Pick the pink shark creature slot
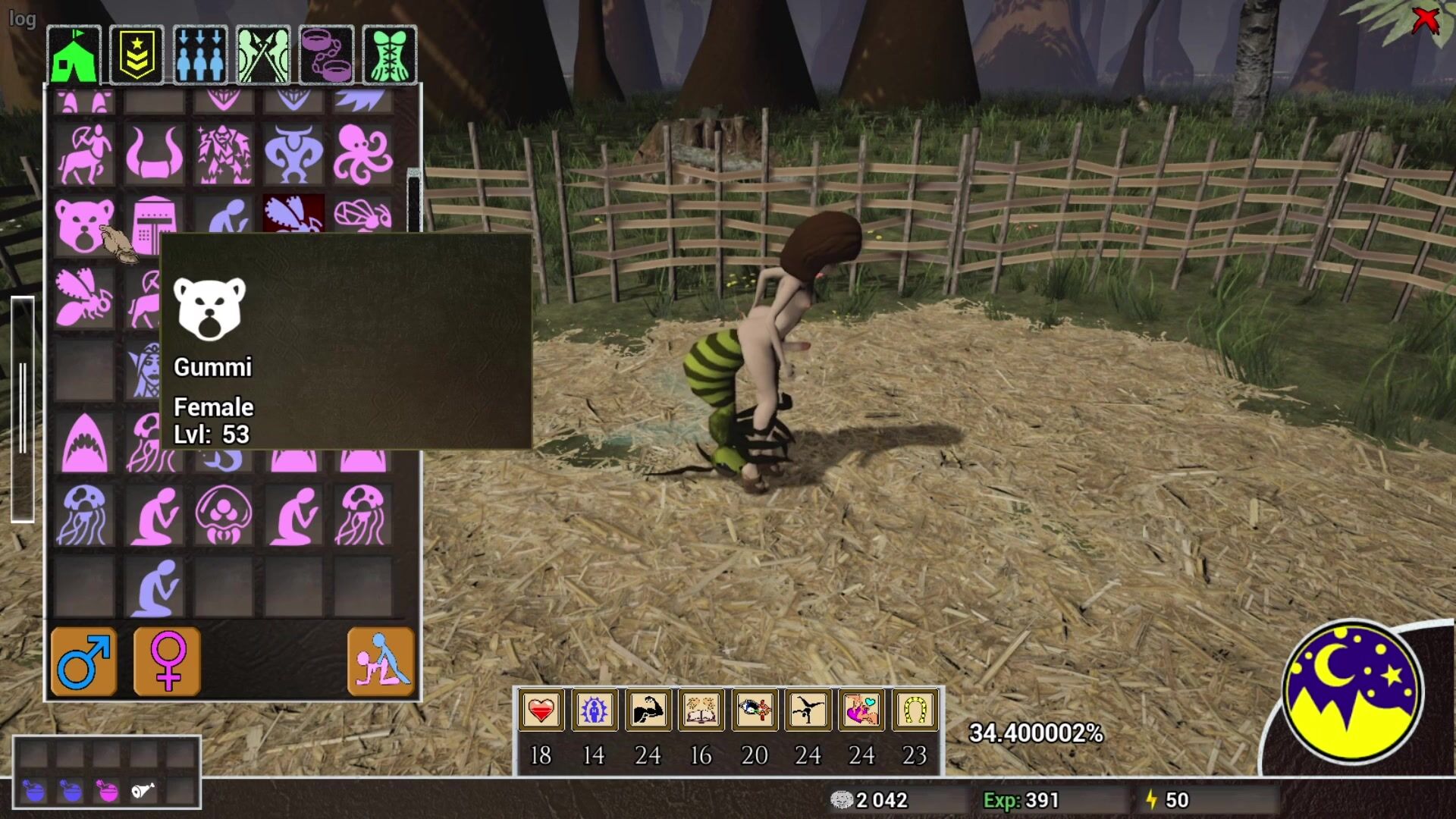The image size is (1456, 819). tap(84, 444)
